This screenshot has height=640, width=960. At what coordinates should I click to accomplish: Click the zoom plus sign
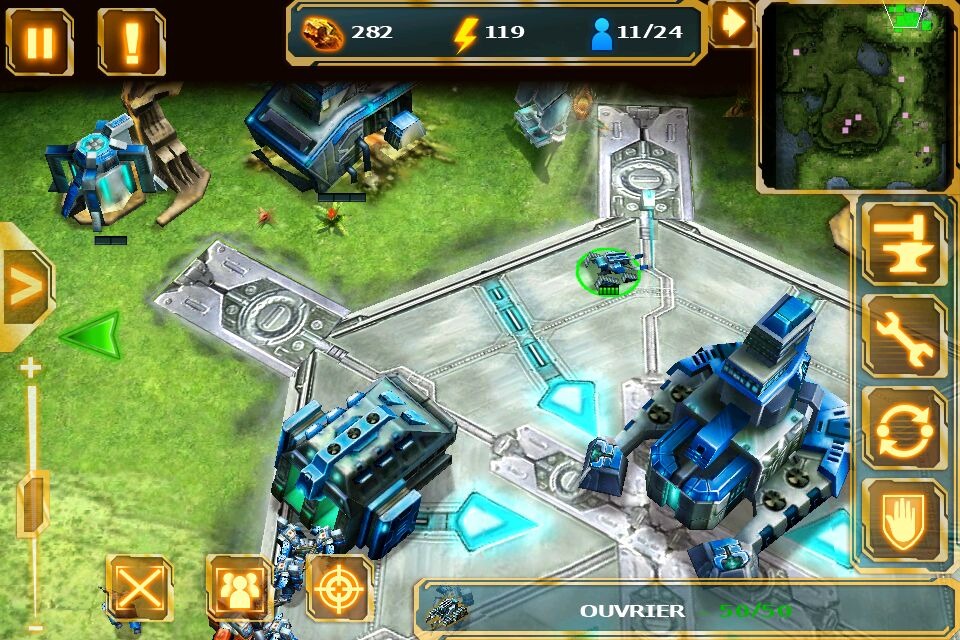(31, 368)
